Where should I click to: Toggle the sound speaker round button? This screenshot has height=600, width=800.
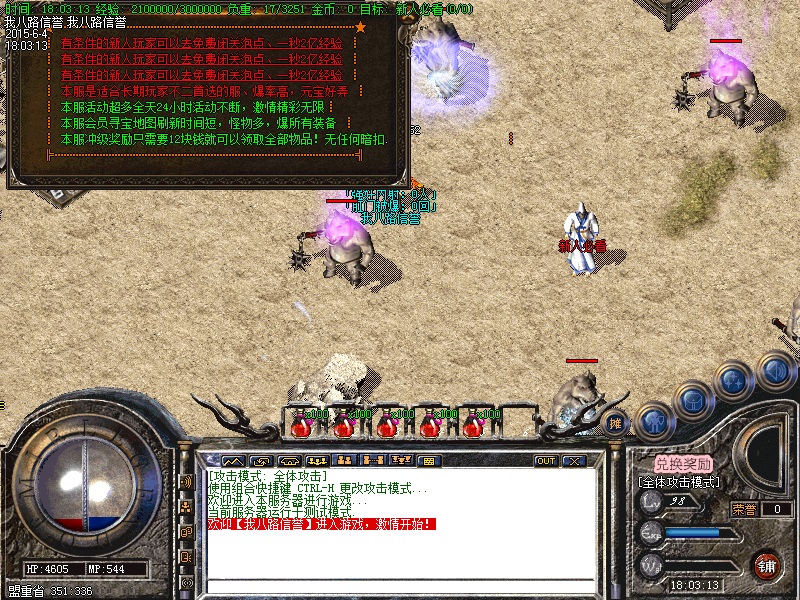(x=776, y=372)
